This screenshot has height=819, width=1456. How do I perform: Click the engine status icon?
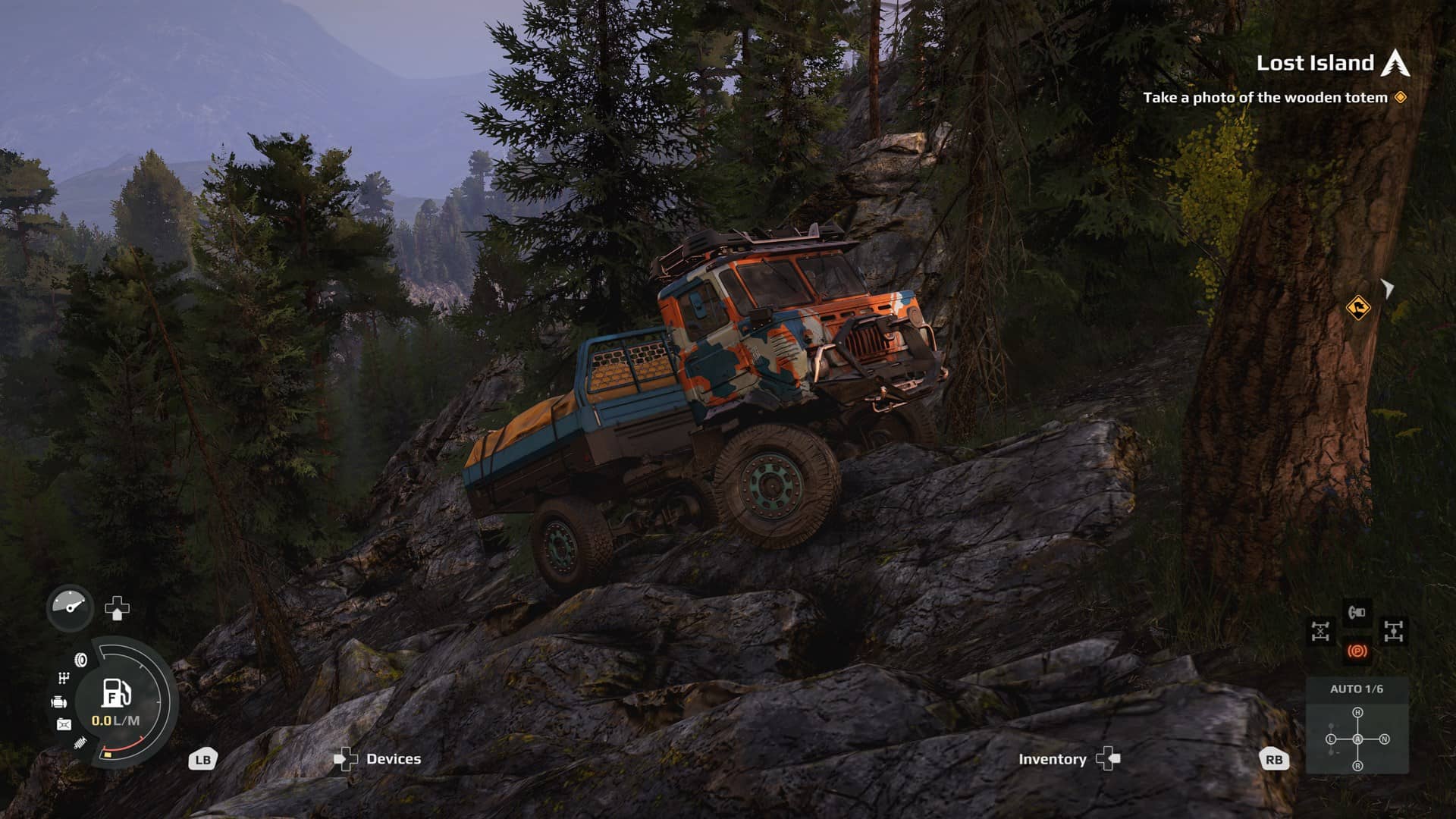[59, 702]
